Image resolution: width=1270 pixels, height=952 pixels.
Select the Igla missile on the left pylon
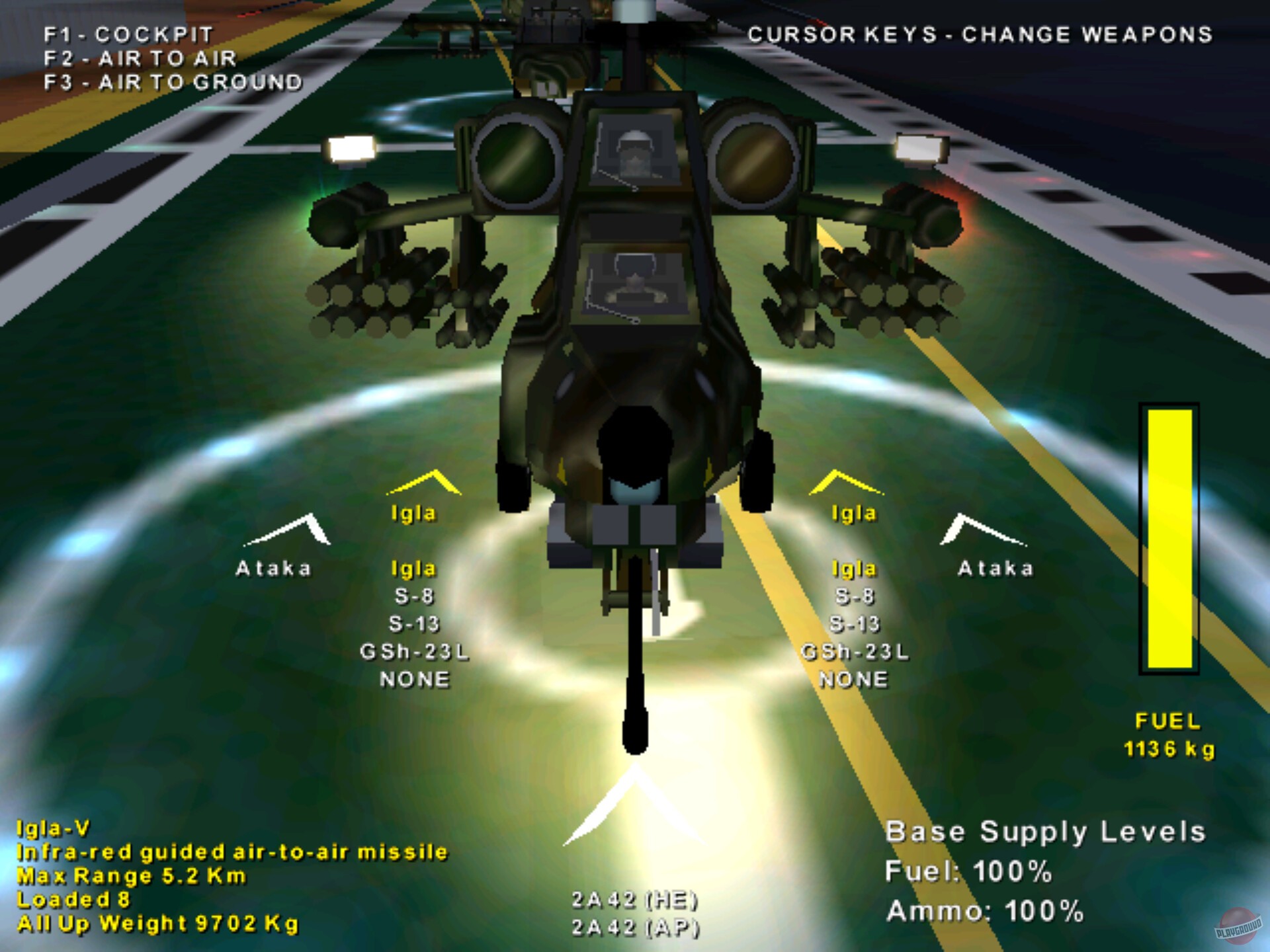(x=414, y=567)
